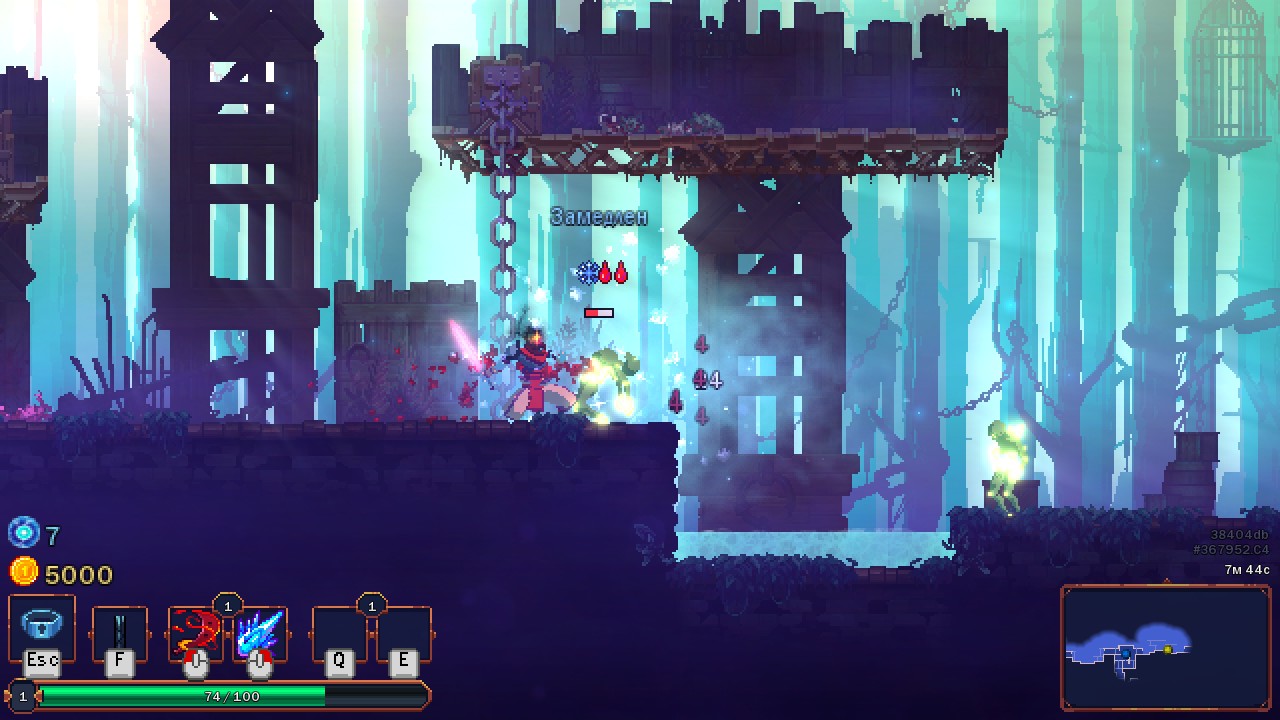
Task: Click the empty Q skill slot
Action: click(x=340, y=632)
